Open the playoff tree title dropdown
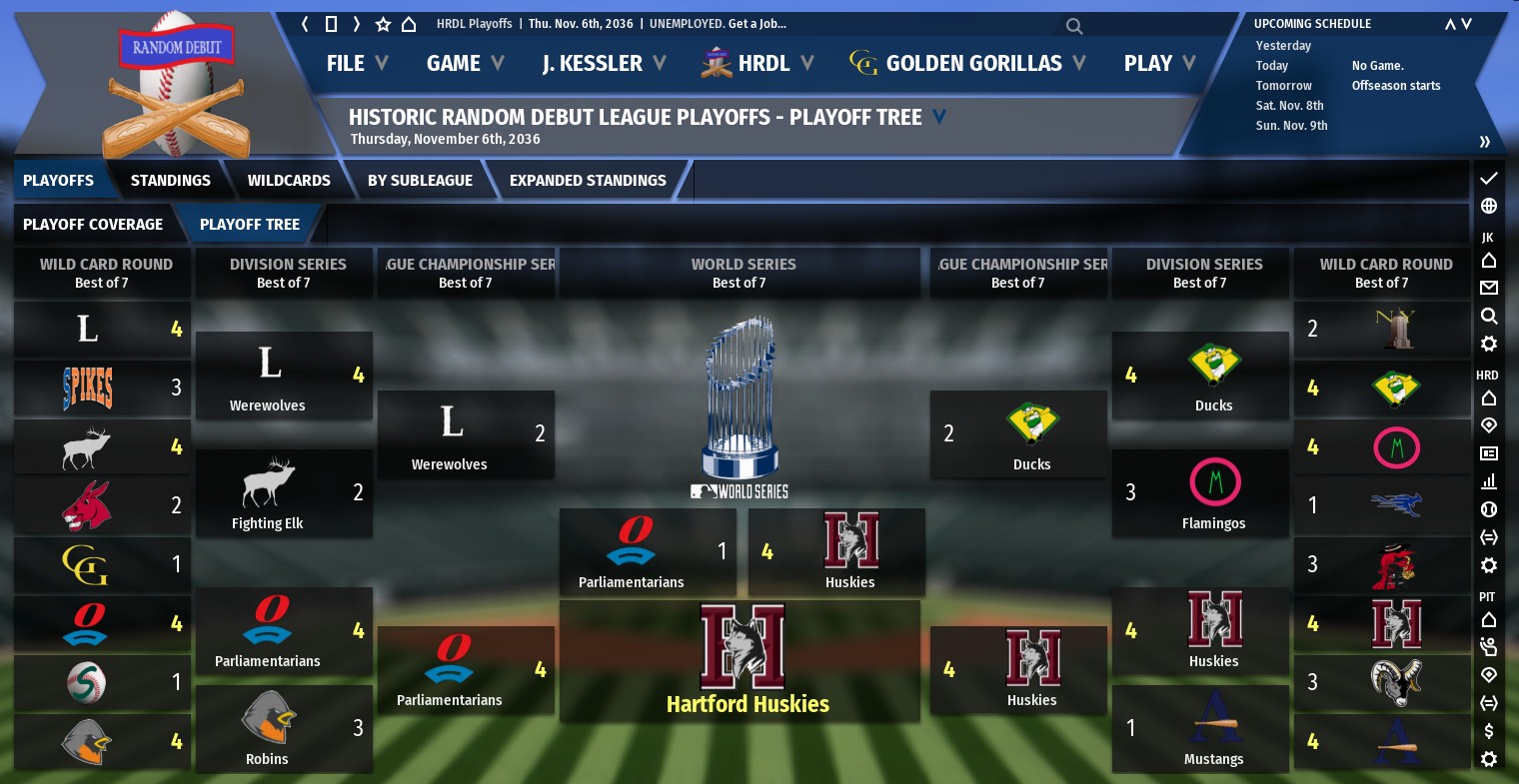This screenshot has width=1519, height=784. pos(939,117)
